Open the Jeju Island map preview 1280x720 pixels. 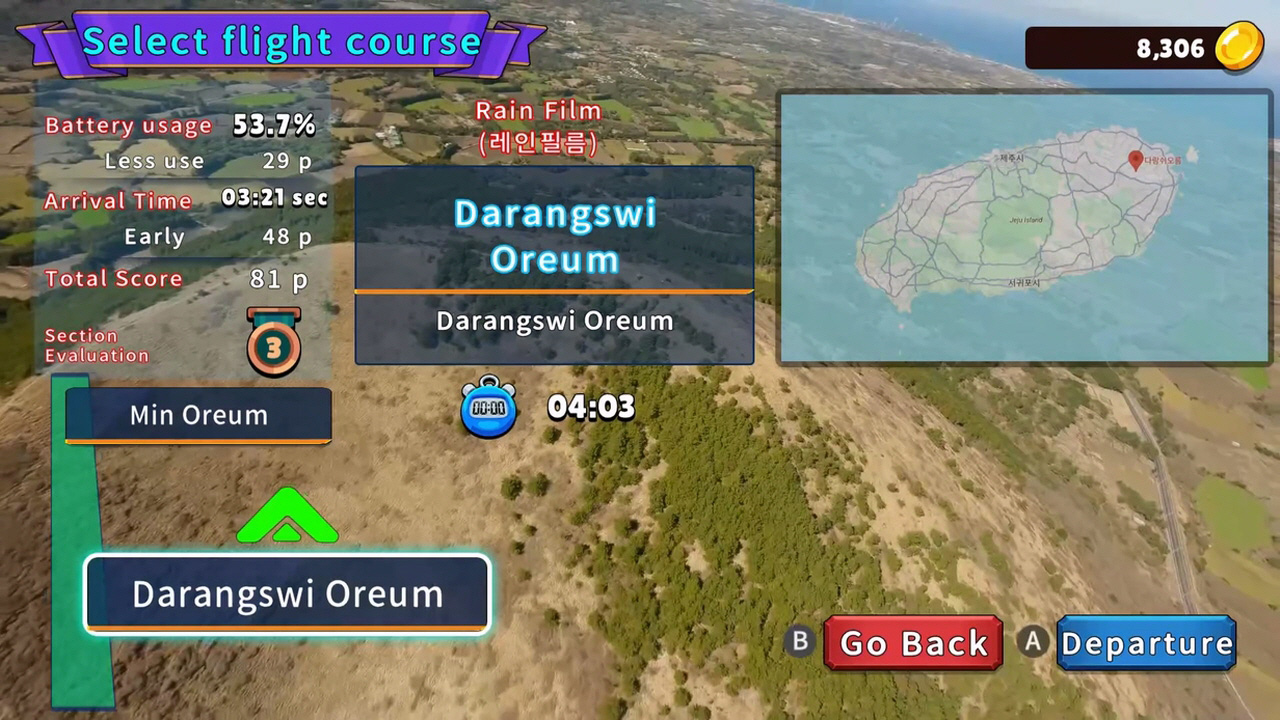pos(1024,228)
